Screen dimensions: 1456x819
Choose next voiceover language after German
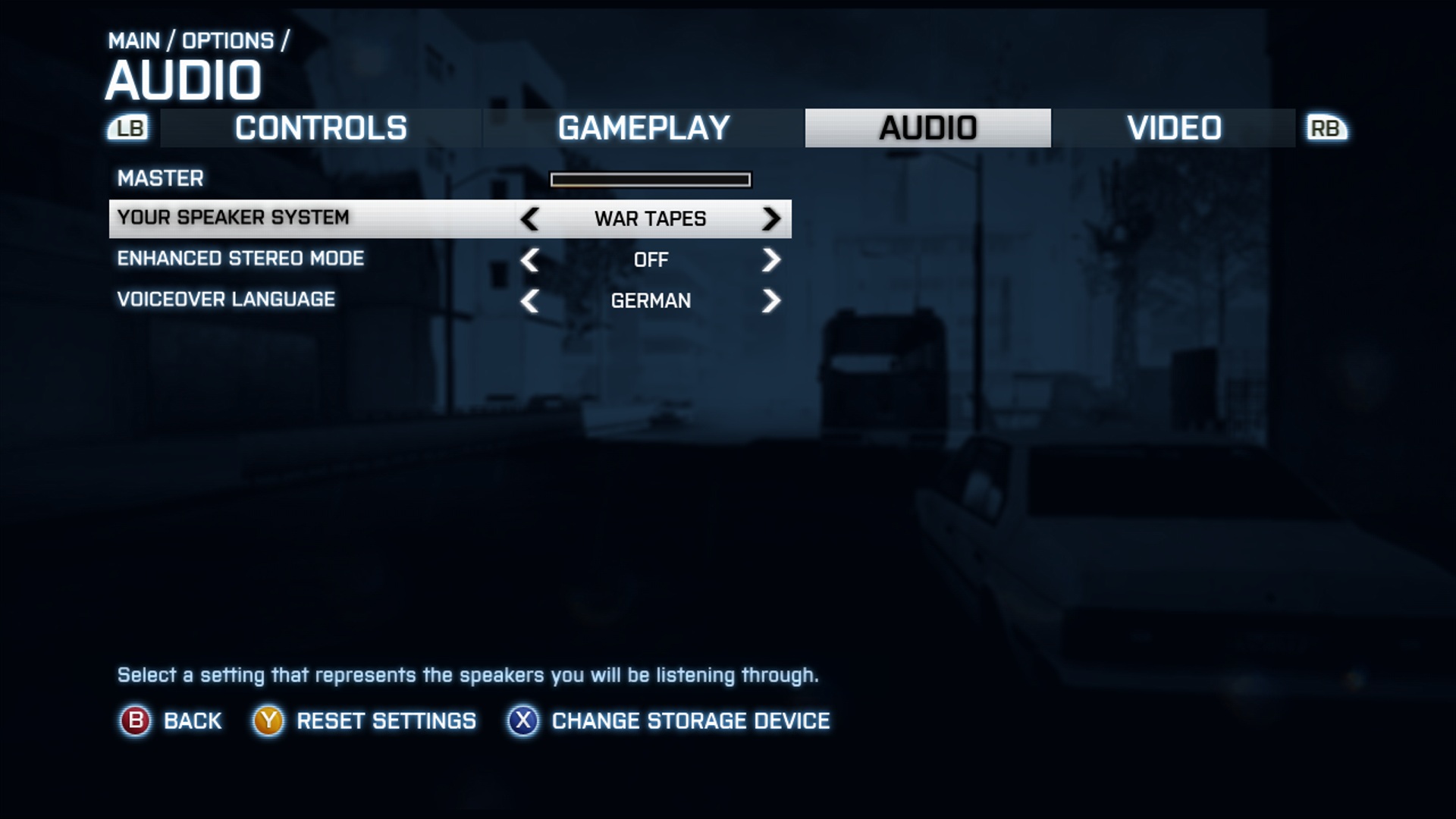coord(770,301)
